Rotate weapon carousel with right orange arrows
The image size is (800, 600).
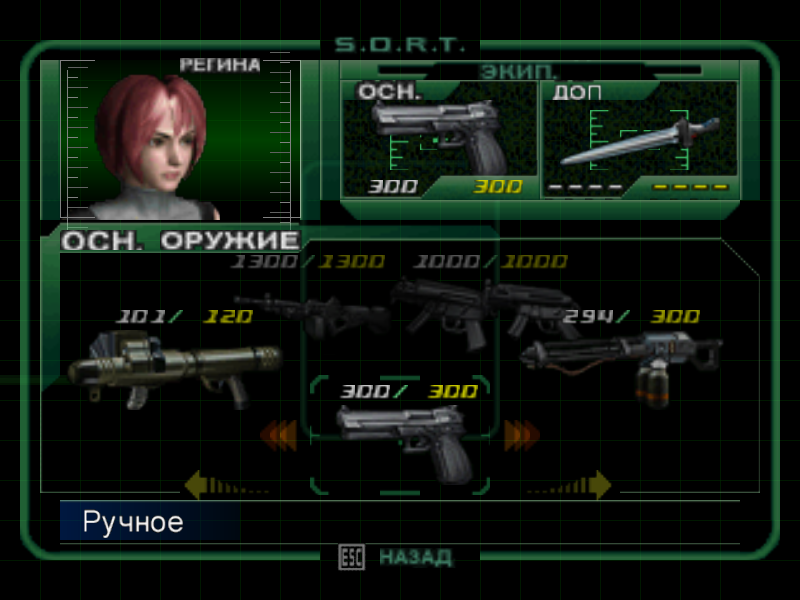click(x=521, y=435)
